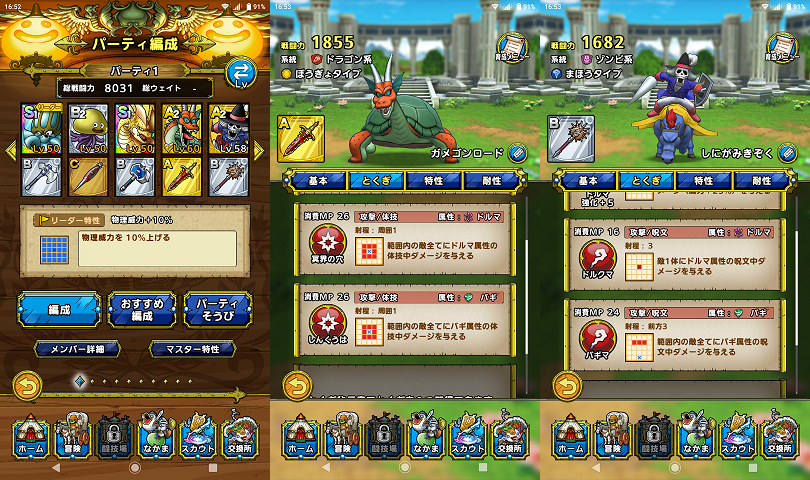
Task: Go to the next party with the right arrow
Action: [258, 150]
